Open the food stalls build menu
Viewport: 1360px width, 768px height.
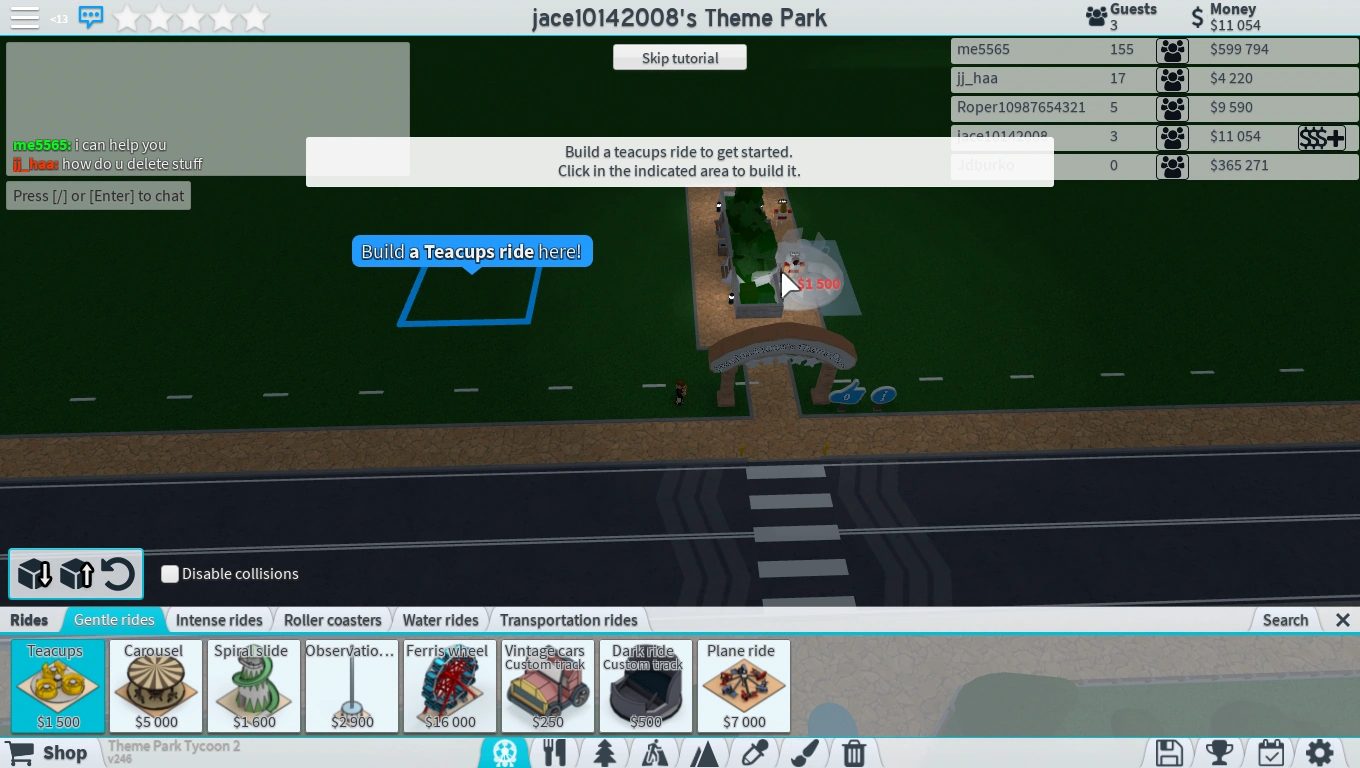point(555,752)
